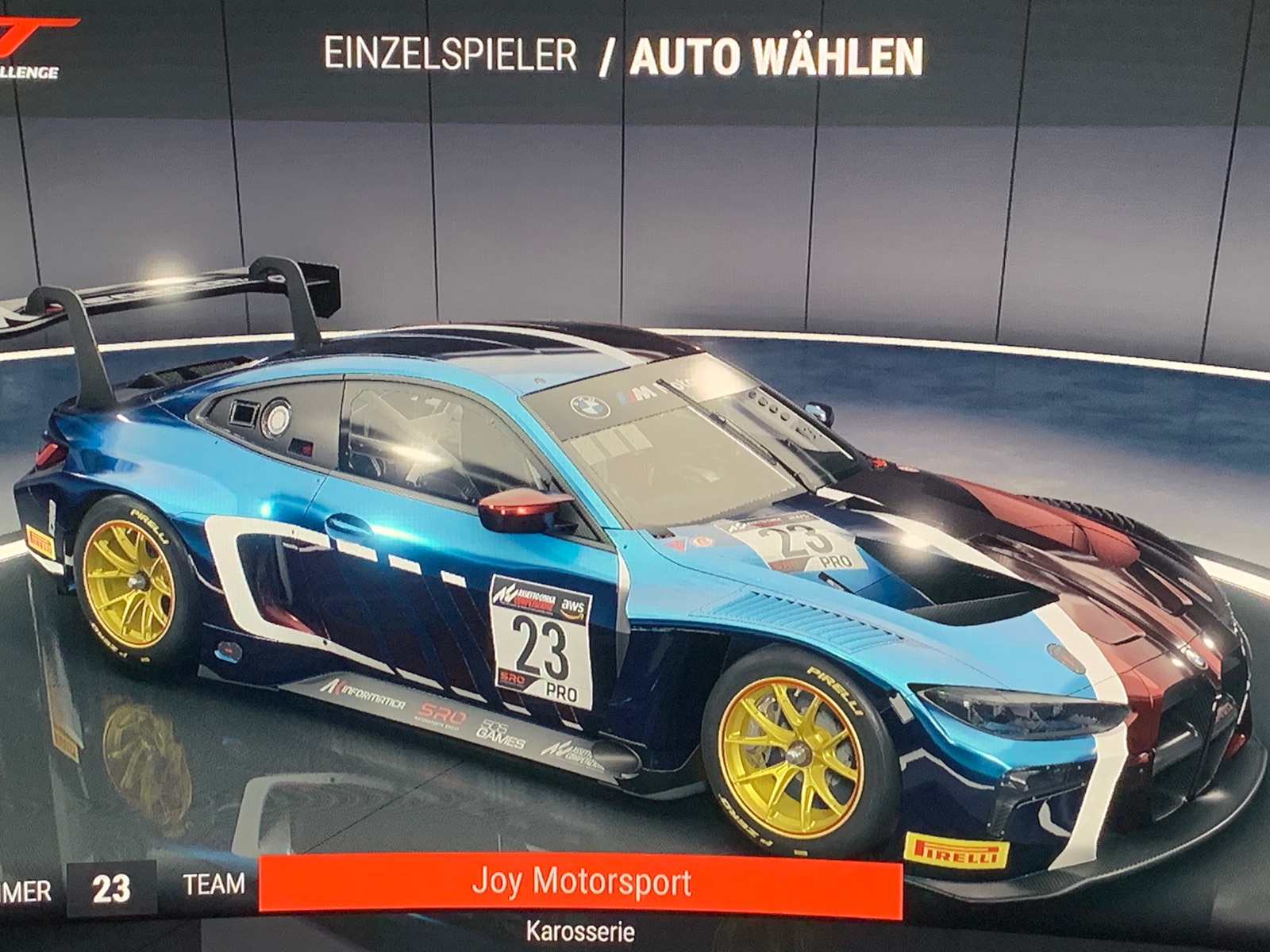Select the Joy Motorsport team bar
The height and width of the screenshot is (952, 1270).
pyautogui.click(x=581, y=885)
